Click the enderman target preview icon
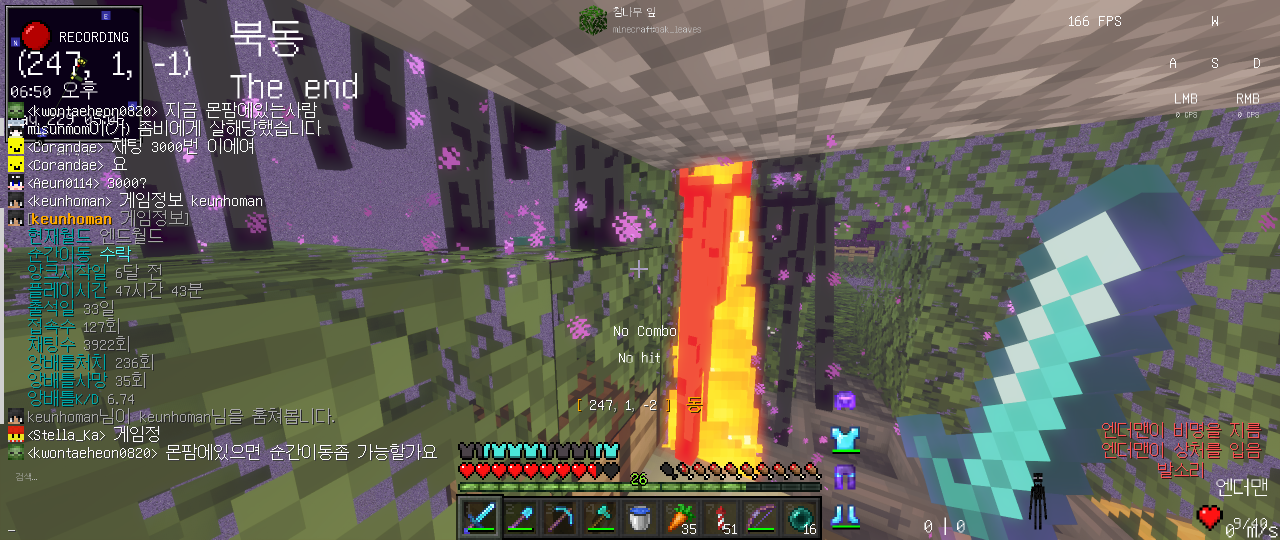The width and height of the screenshot is (1280, 540). (x=1041, y=497)
